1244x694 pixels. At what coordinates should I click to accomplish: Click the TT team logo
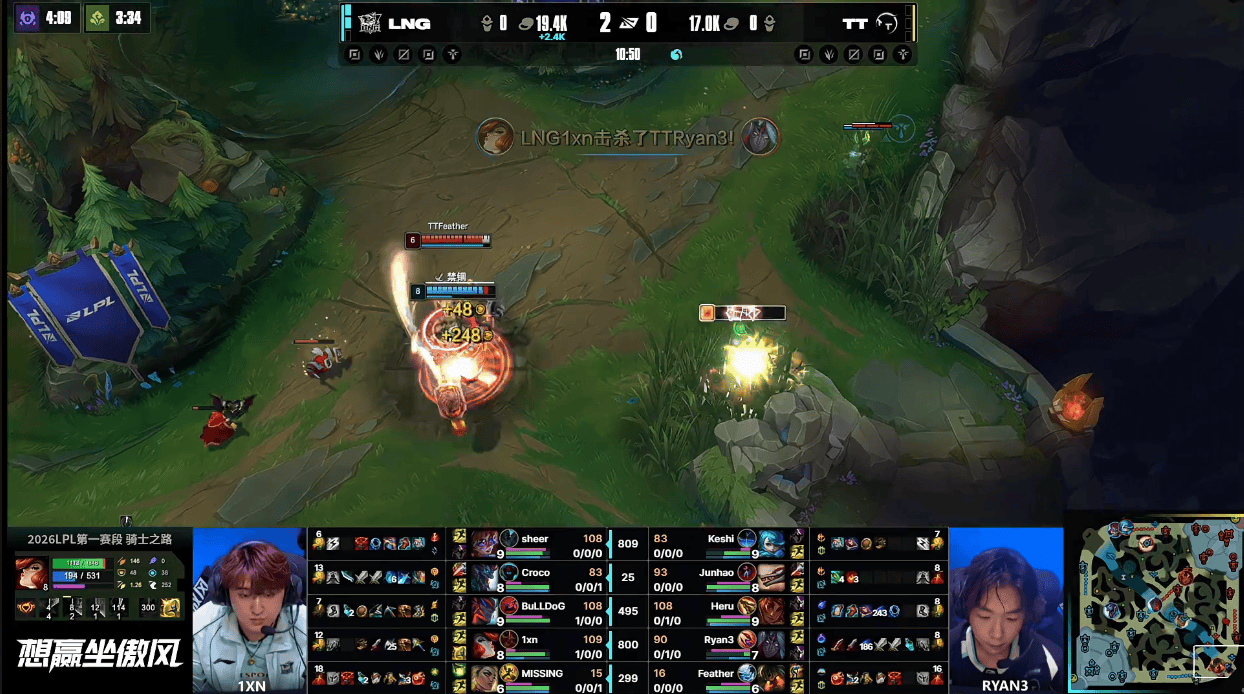pos(887,23)
